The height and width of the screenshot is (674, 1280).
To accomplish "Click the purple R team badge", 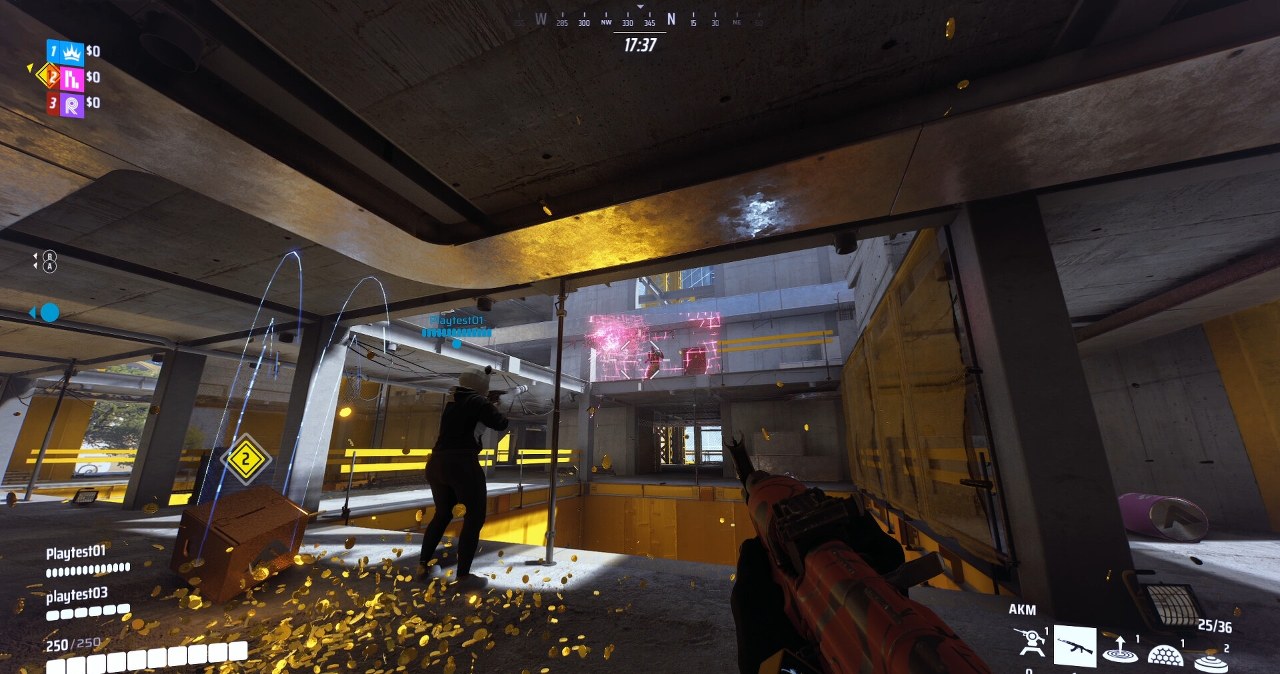I will pos(72,104).
